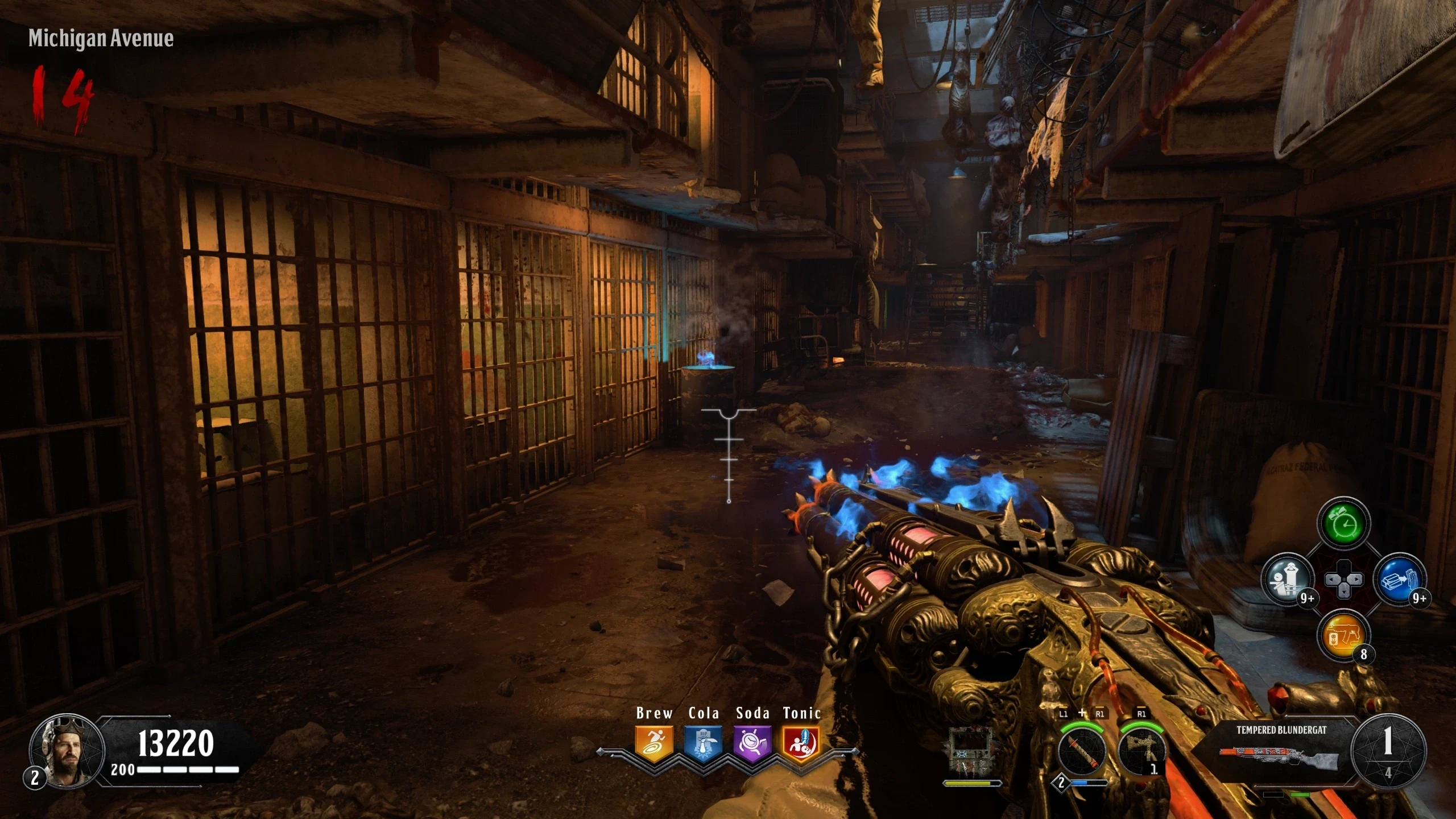Viewport: 1456px width, 819px height.
Task: Select the red Tonic perk icon
Action: click(x=801, y=743)
